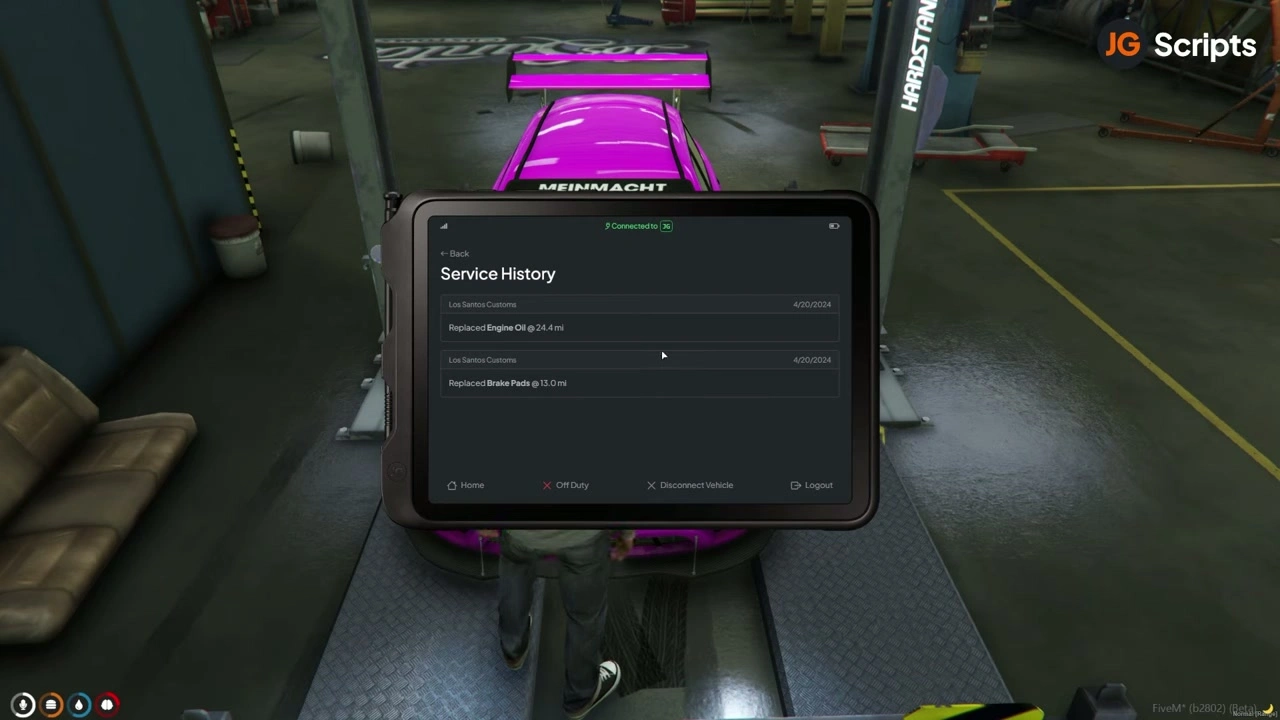This screenshot has width=1280, height=720.
Task: Toggle your duty status via Off Duty
Action: (565, 485)
